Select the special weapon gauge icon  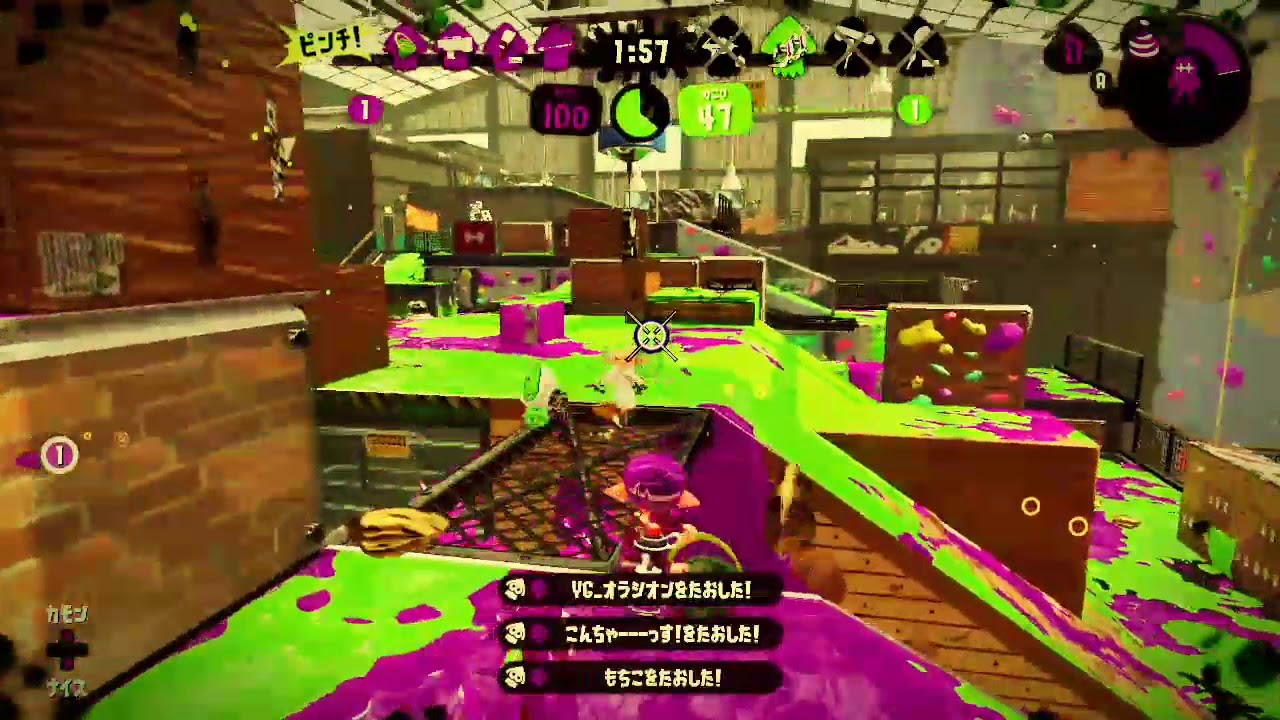pyautogui.click(x=1184, y=78)
